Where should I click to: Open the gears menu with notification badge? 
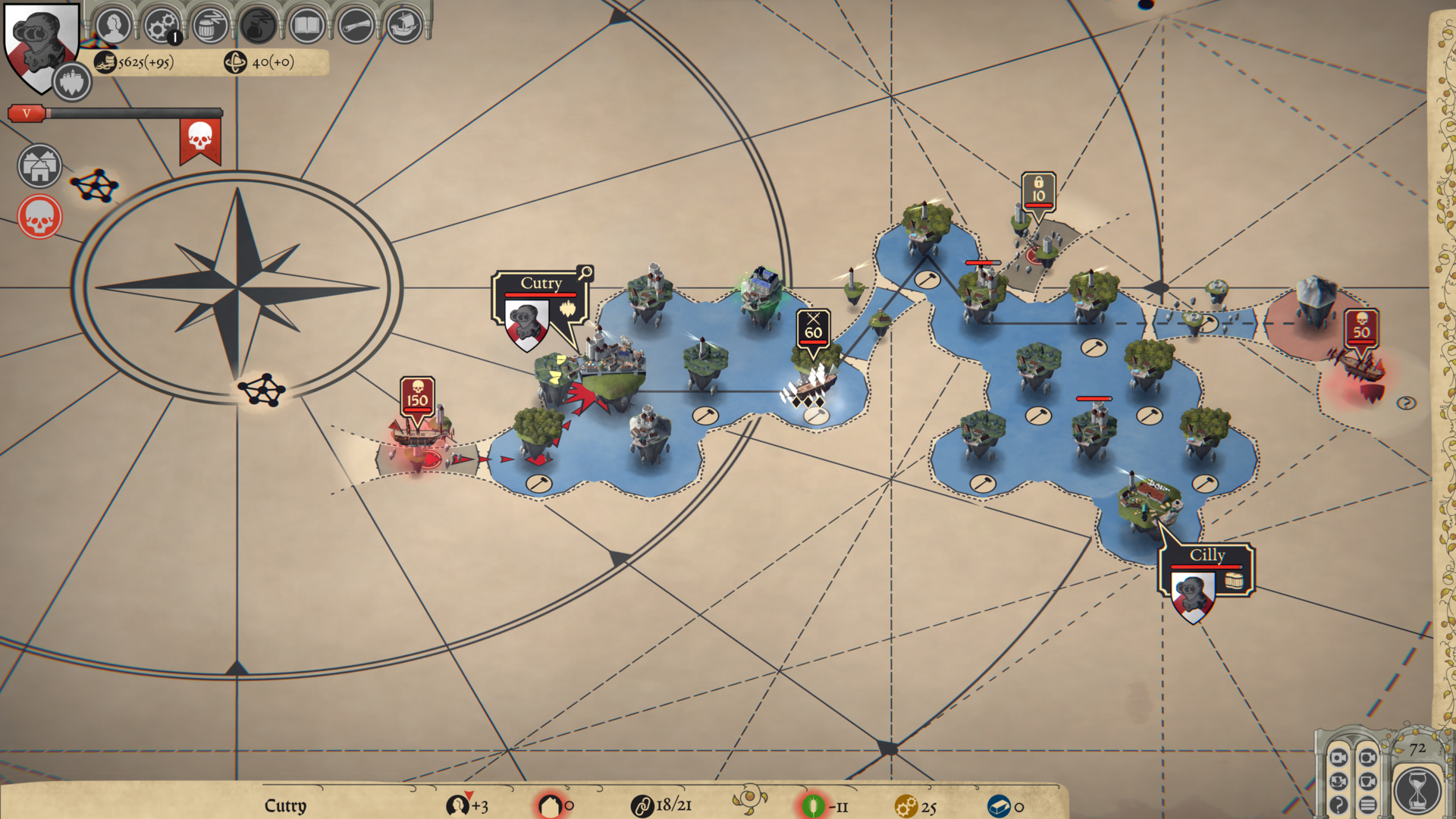161,26
